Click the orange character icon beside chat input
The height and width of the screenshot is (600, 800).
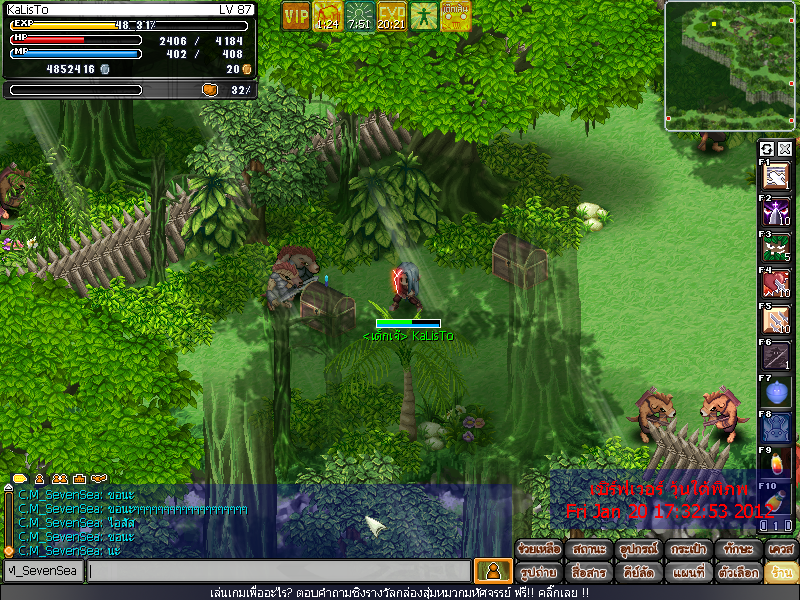[x=492, y=571]
